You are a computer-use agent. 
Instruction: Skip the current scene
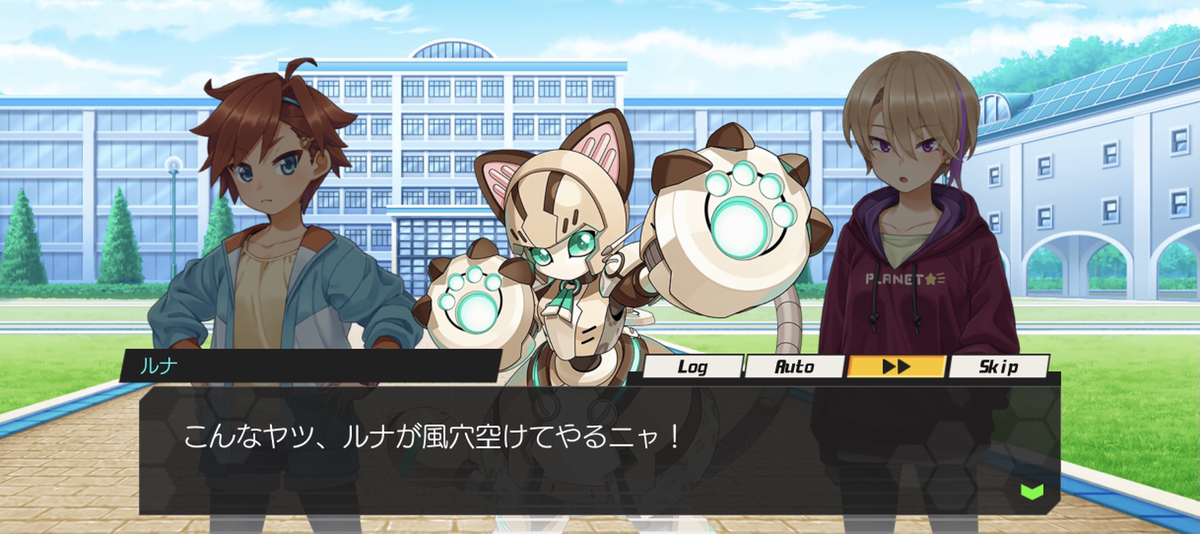pos(998,367)
